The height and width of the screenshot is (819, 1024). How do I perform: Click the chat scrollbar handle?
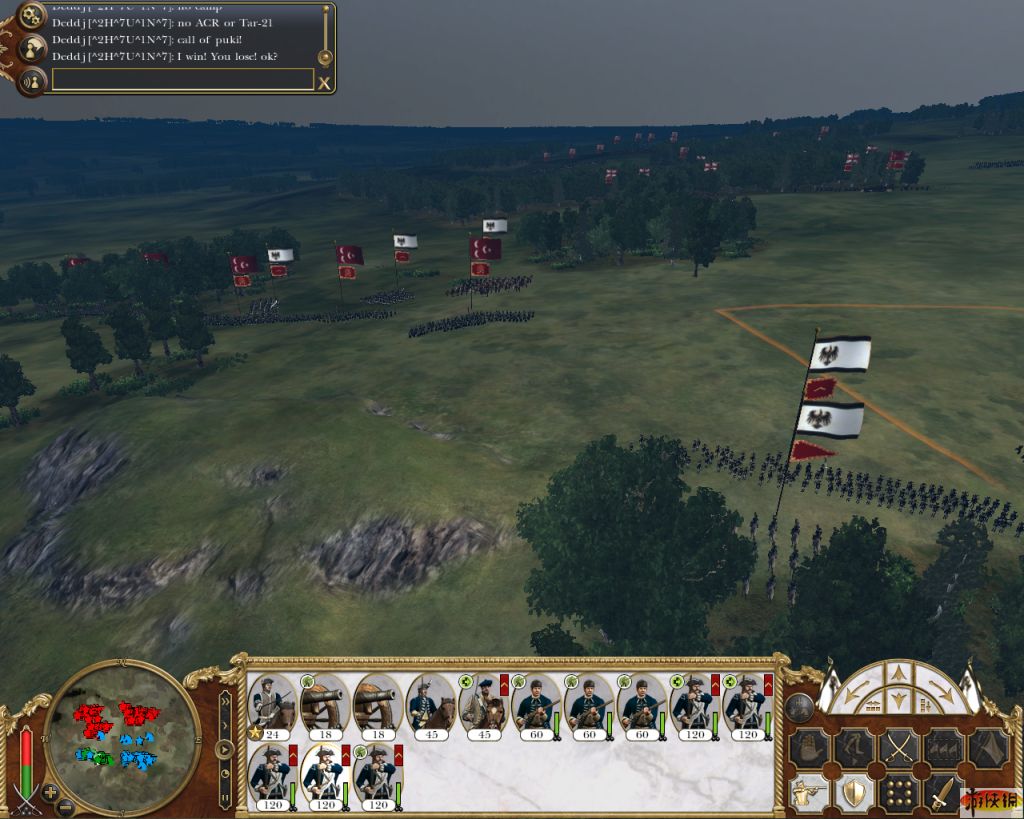325,57
